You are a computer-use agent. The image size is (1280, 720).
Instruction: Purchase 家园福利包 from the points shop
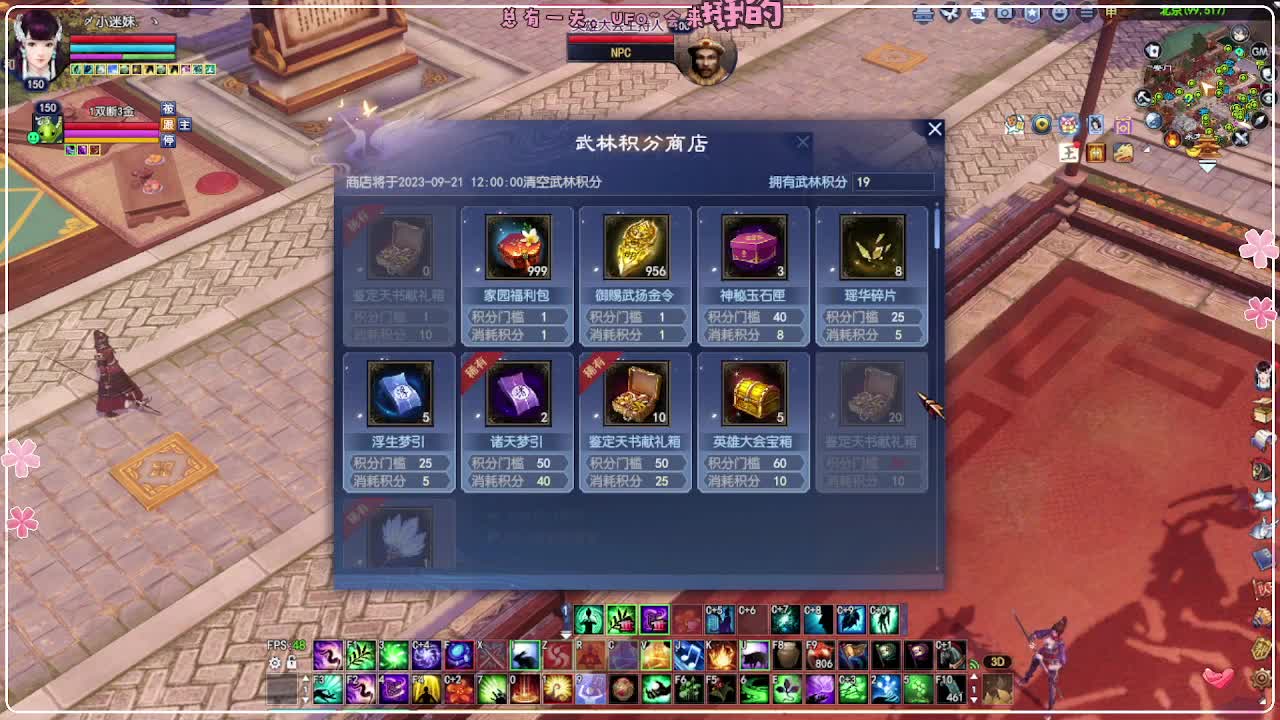coord(516,243)
